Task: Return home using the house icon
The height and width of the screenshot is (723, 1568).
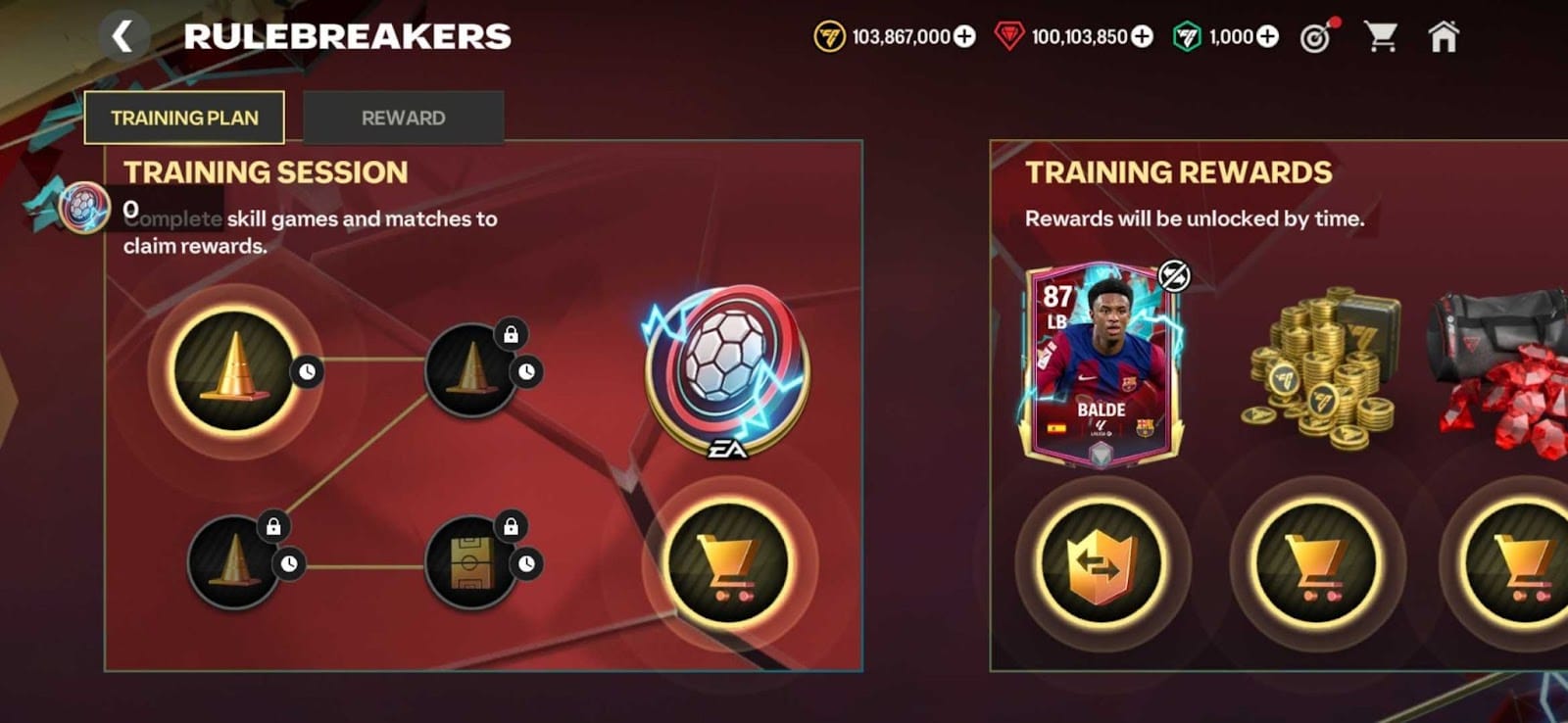Action: coord(1443,35)
